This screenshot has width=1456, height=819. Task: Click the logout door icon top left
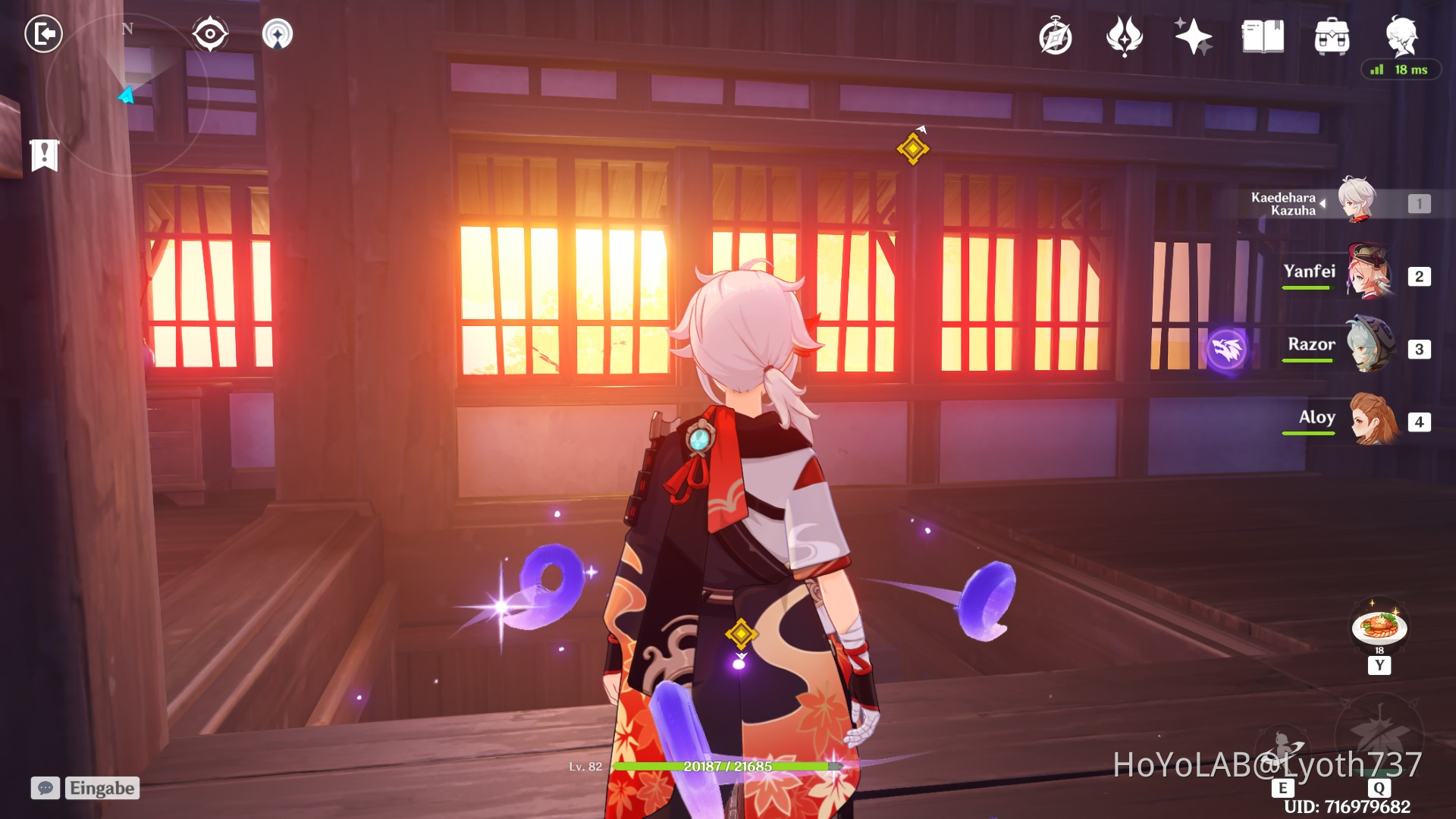[x=43, y=33]
